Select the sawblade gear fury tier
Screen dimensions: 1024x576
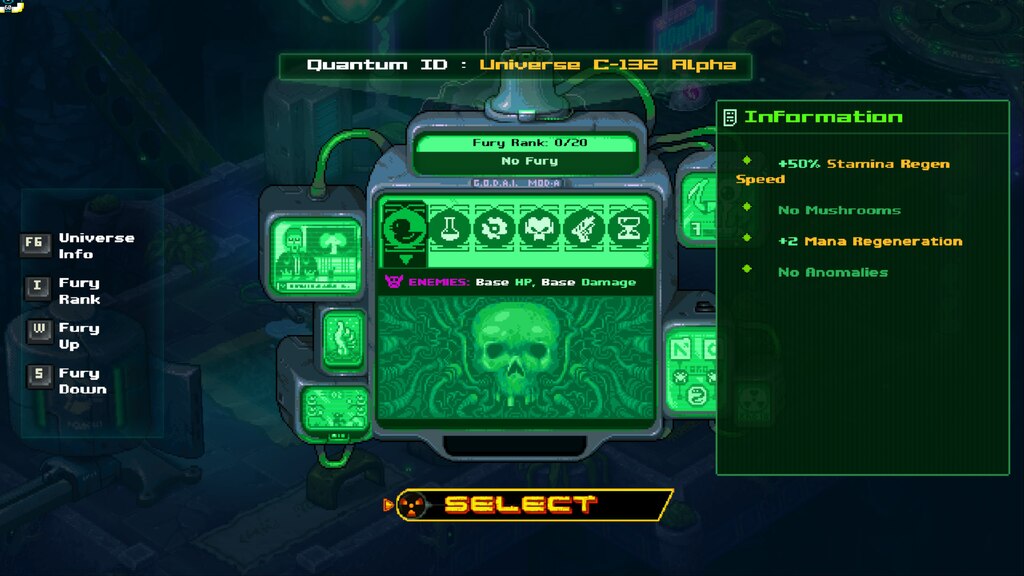494,229
